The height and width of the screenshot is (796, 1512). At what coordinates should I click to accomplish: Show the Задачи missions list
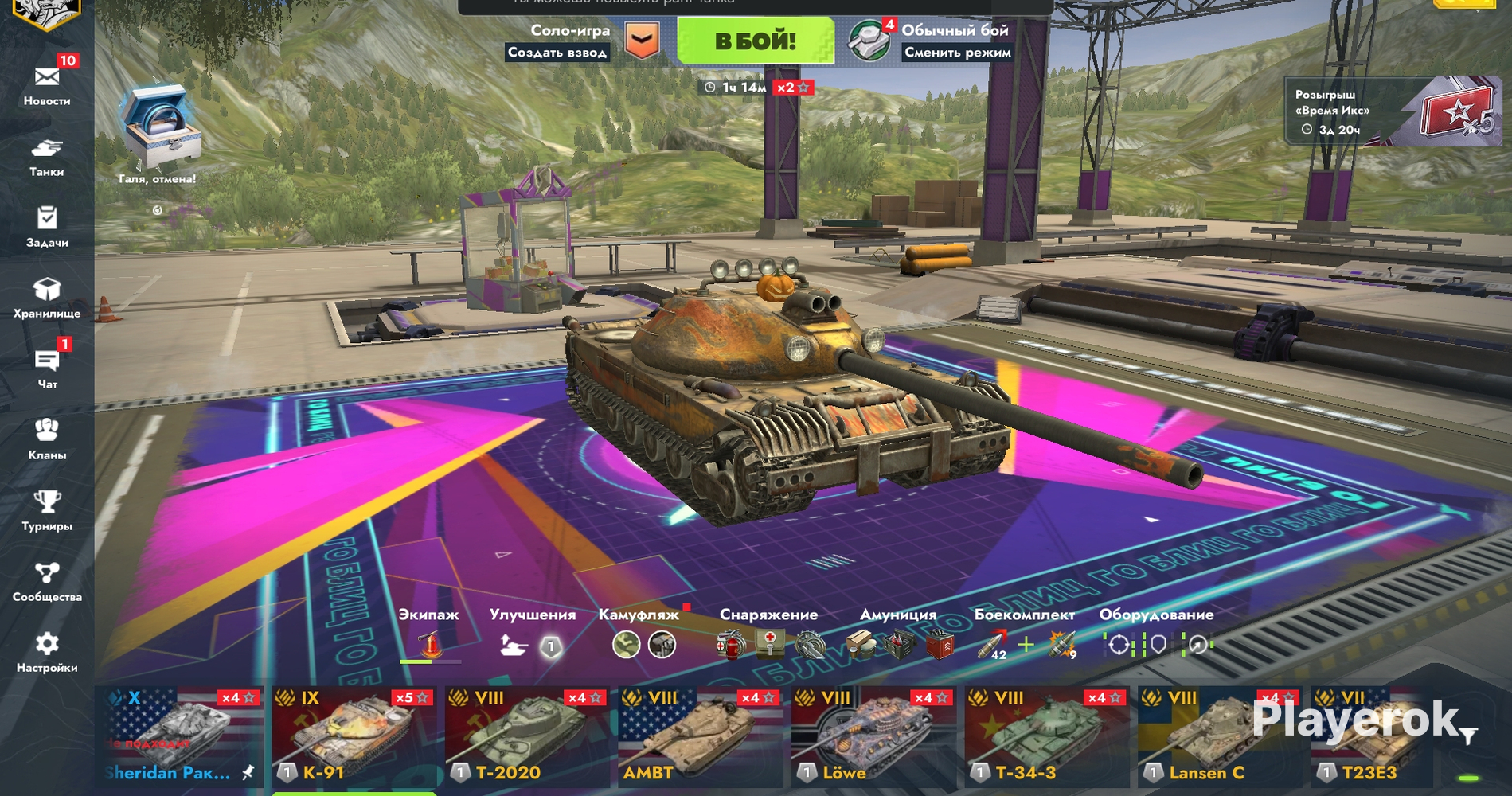[x=47, y=227]
